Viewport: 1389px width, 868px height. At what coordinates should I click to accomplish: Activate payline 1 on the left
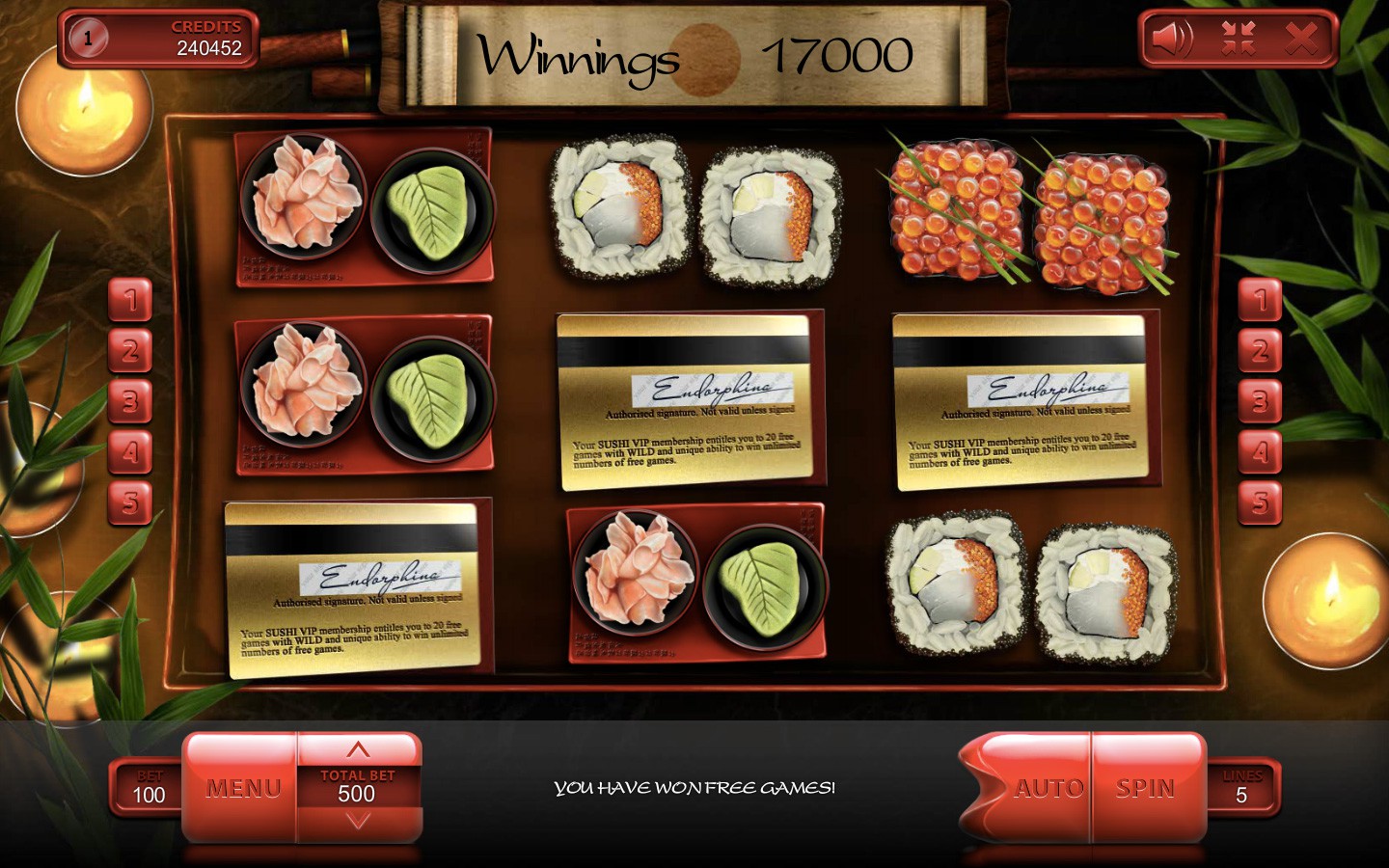coord(131,301)
